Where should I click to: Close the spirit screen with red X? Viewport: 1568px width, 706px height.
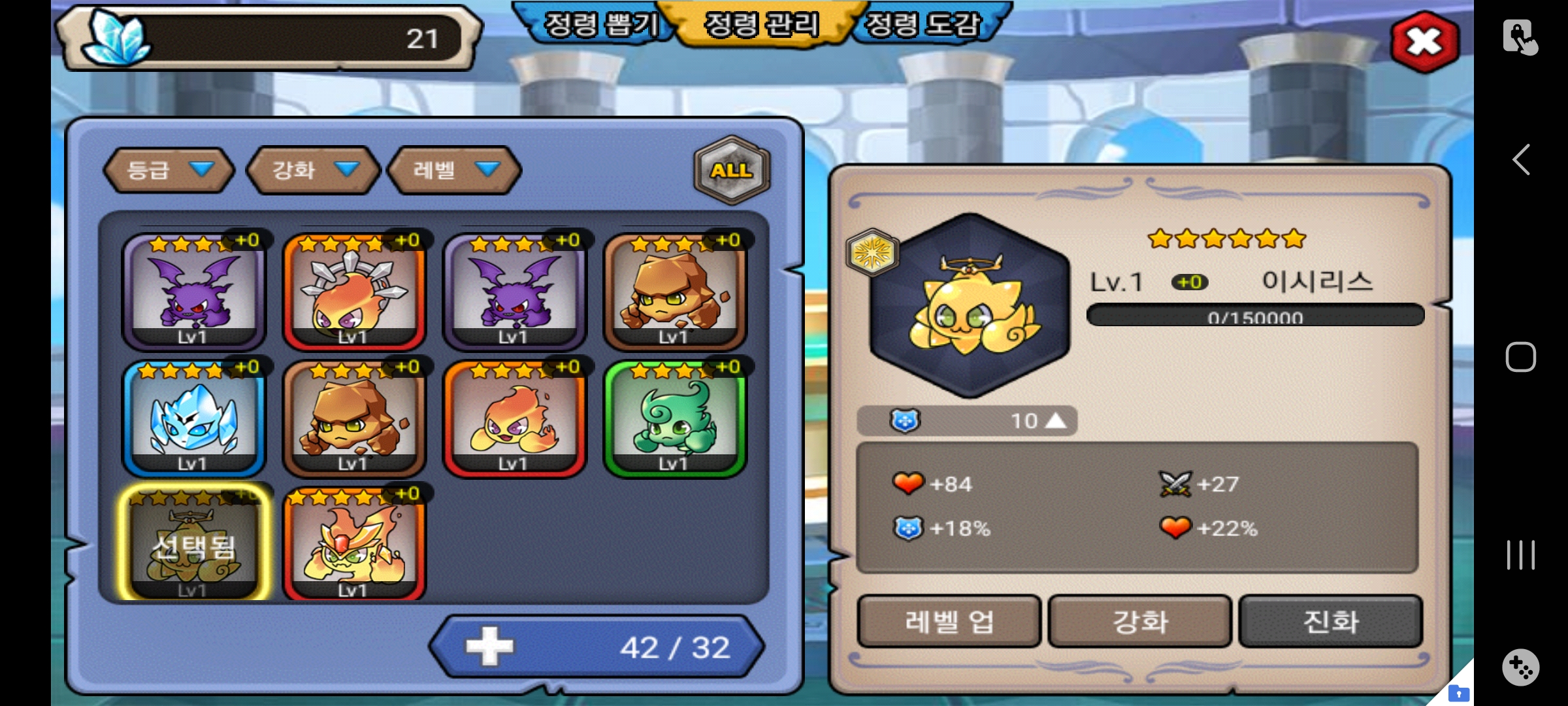click(x=1424, y=42)
